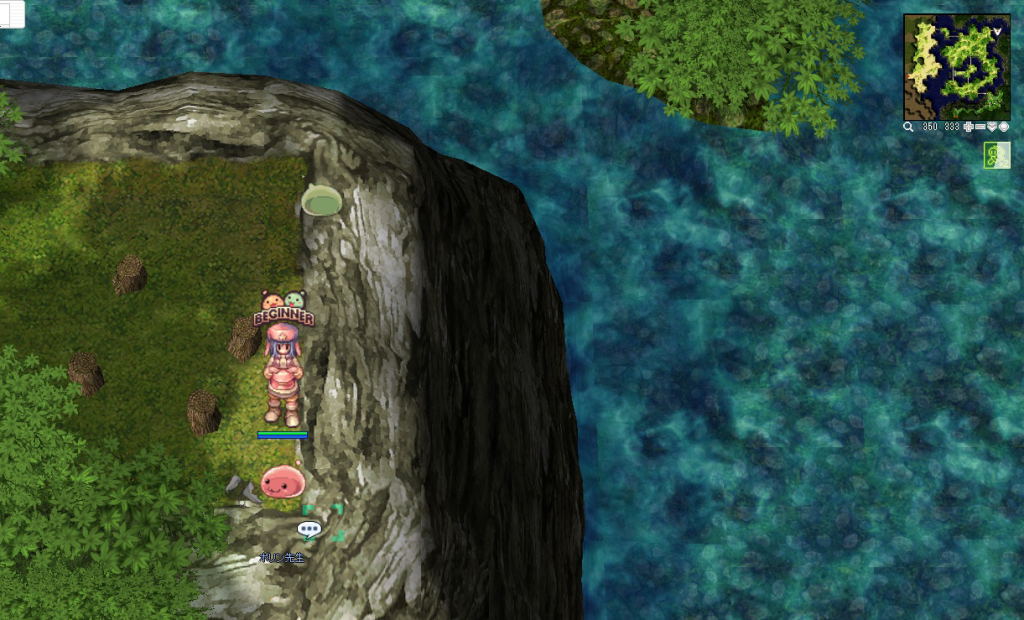Screen dimensions: 1024x620
Task: Zoom in with the minimap plus button
Action: [967, 128]
